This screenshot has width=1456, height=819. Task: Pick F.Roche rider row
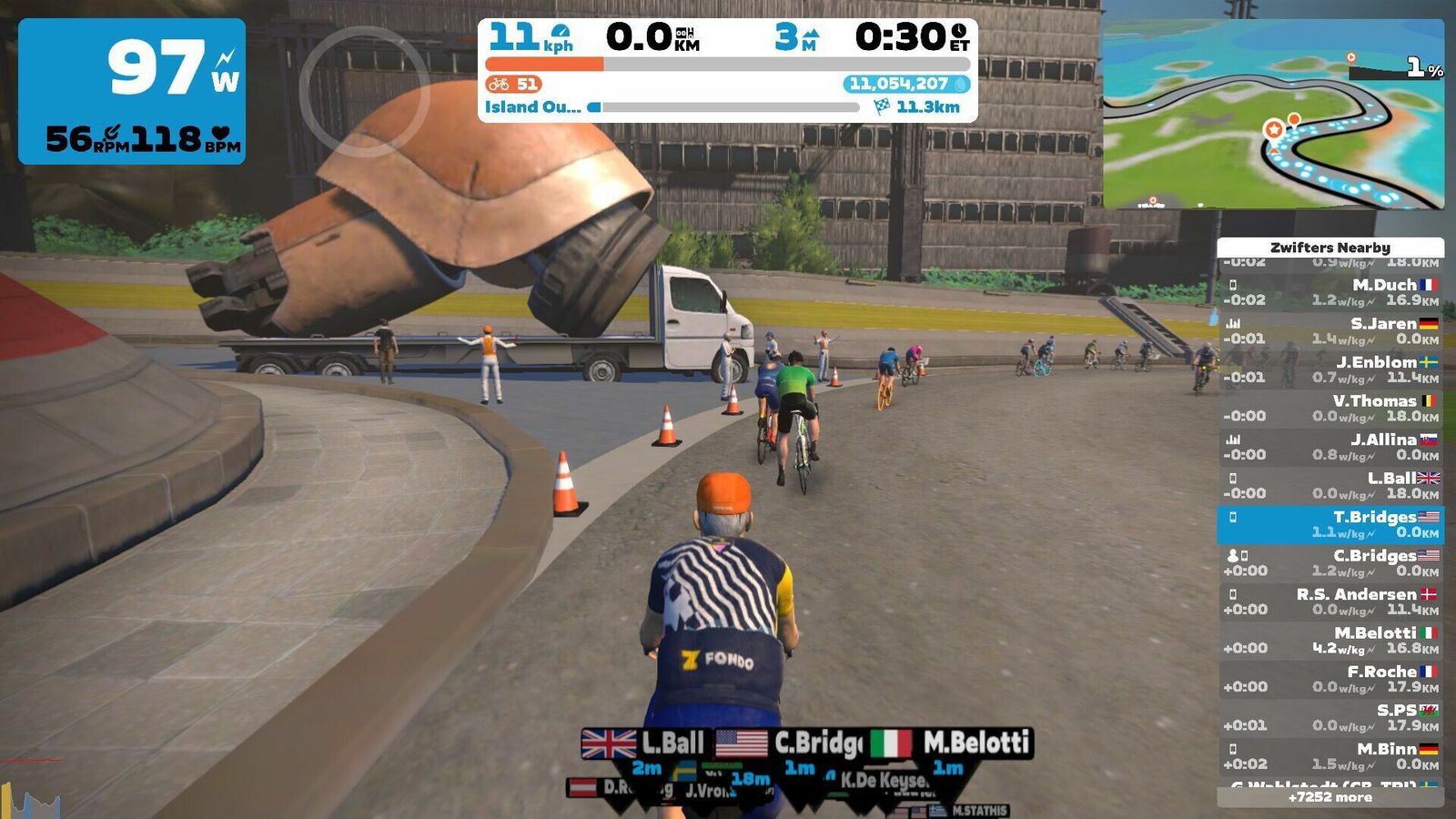[x=1330, y=679]
